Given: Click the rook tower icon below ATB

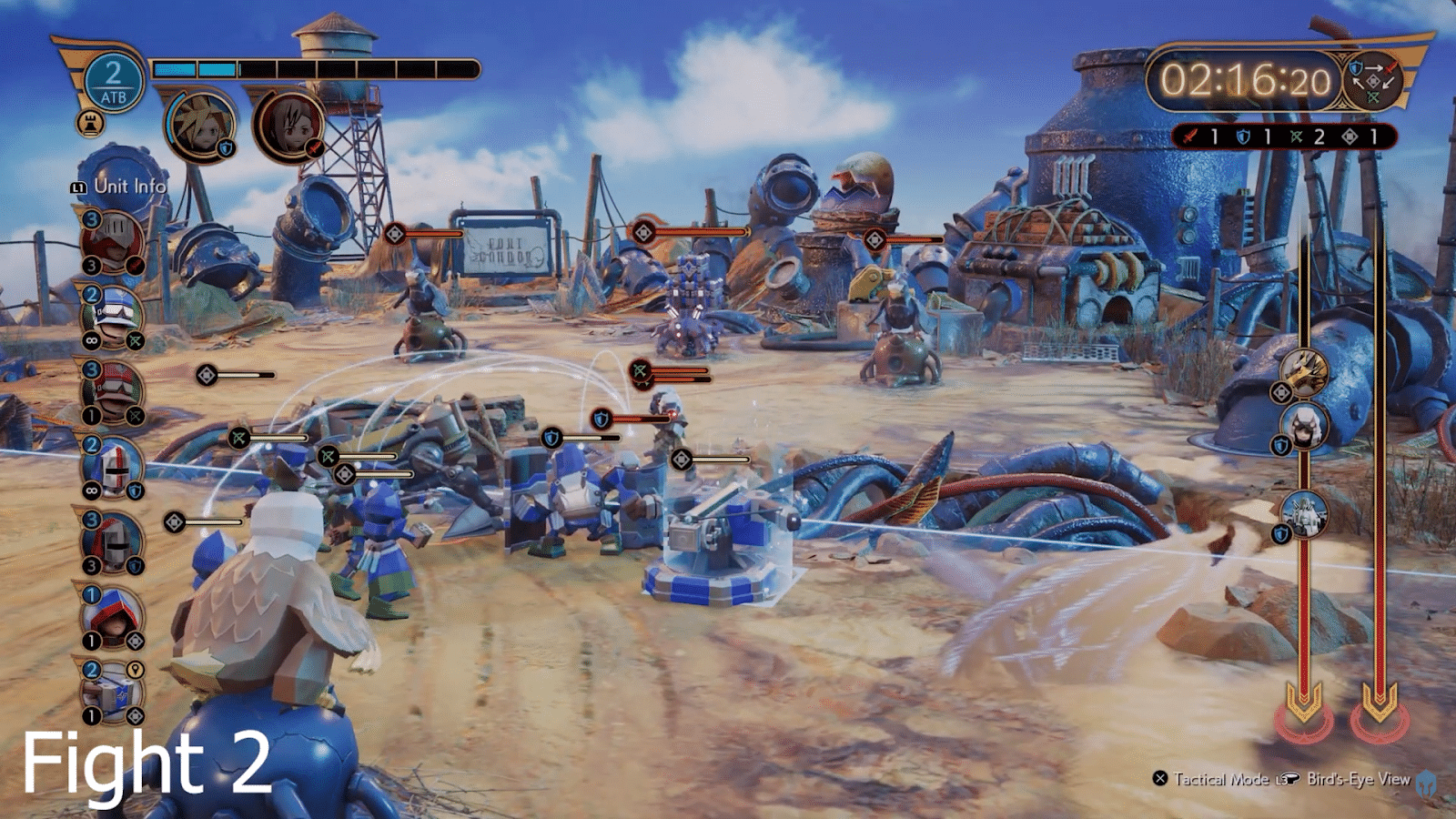Looking at the screenshot, I should (x=90, y=123).
